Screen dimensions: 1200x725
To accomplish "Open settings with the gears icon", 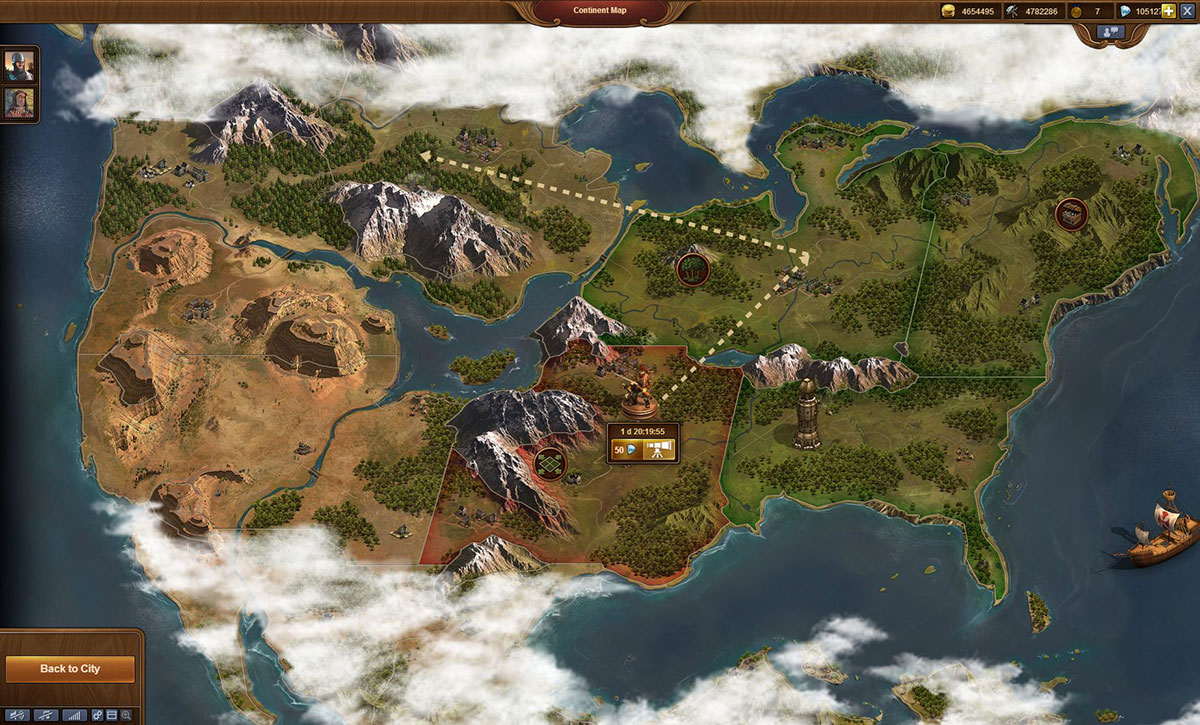I will (98, 716).
